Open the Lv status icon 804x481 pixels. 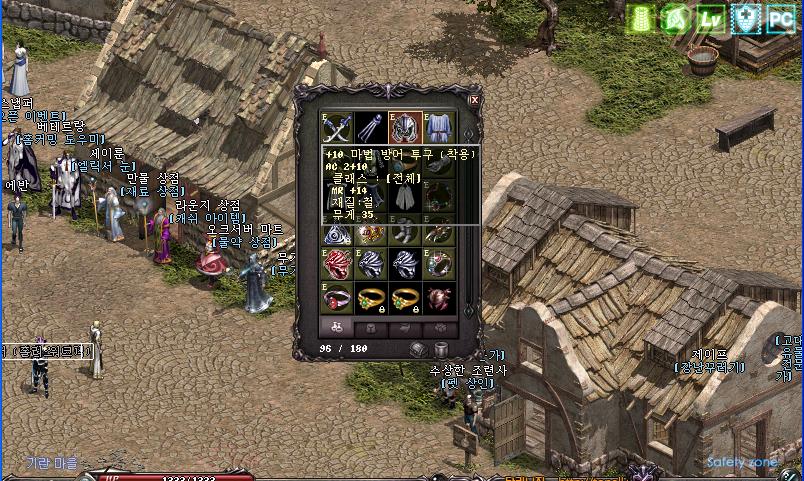point(710,19)
